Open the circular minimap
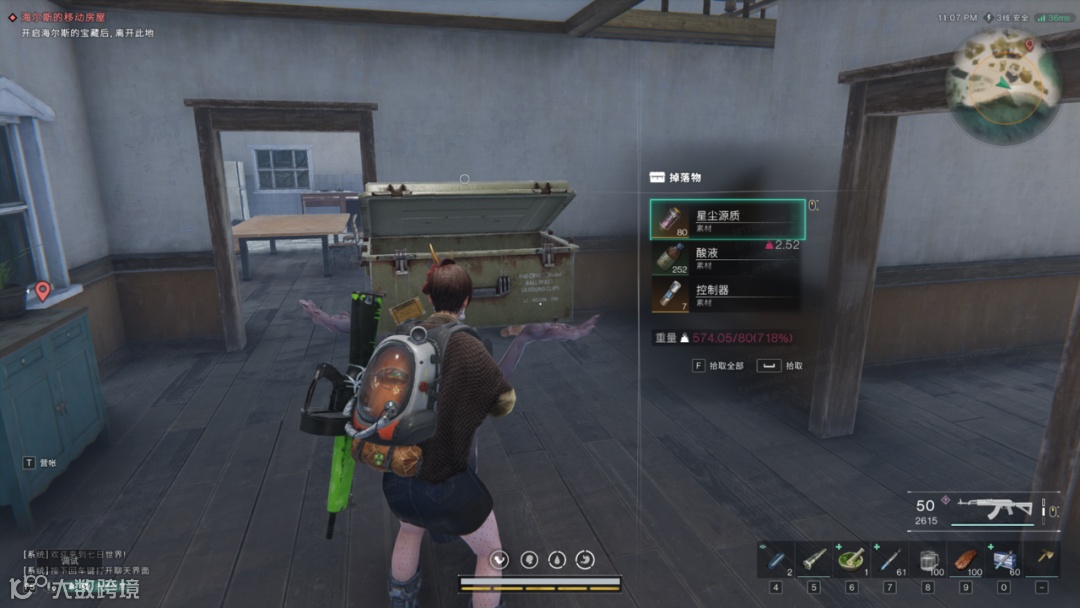The height and width of the screenshot is (608, 1080). click(x=1003, y=85)
